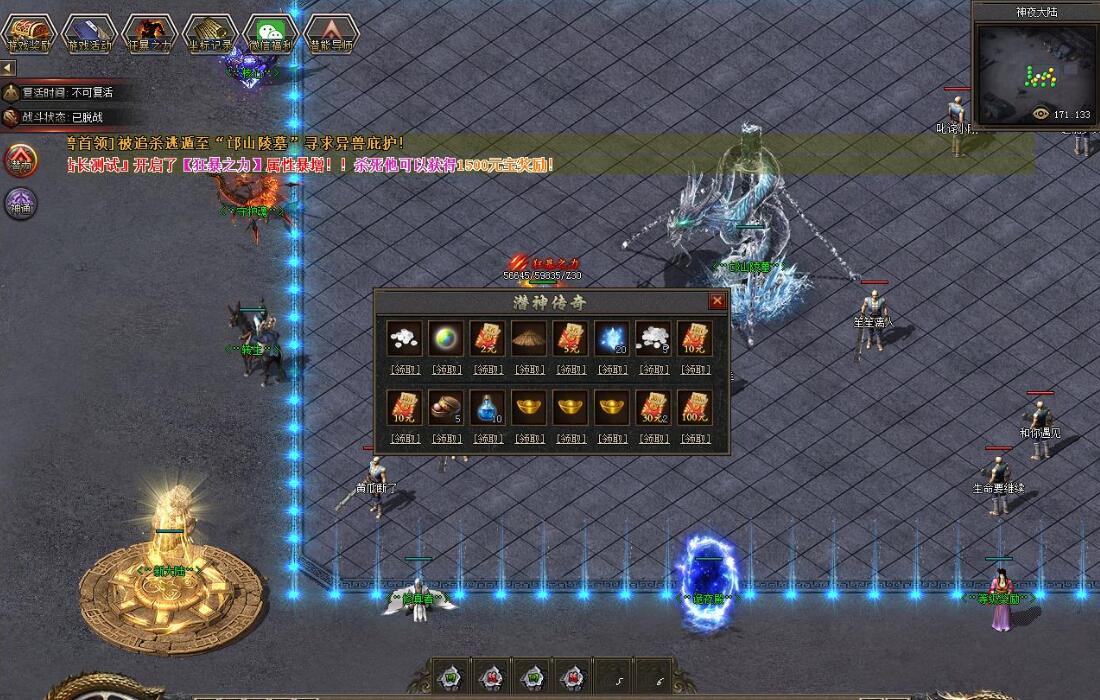
Task: Collapse the left panel with arrow button
Action: point(8,68)
